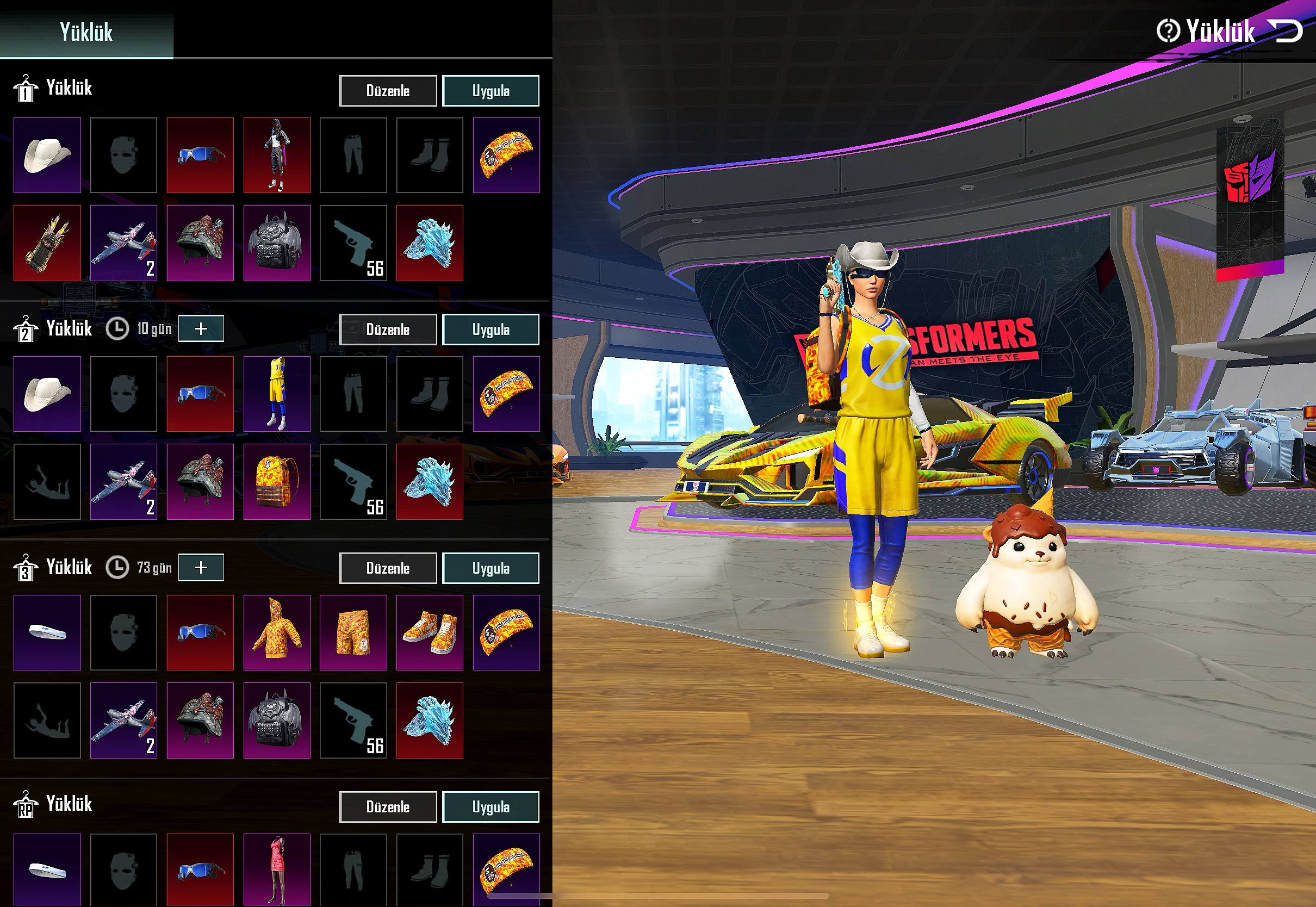Choose the orange sneakers in outfit 3
The height and width of the screenshot is (907, 1316).
[x=430, y=632]
